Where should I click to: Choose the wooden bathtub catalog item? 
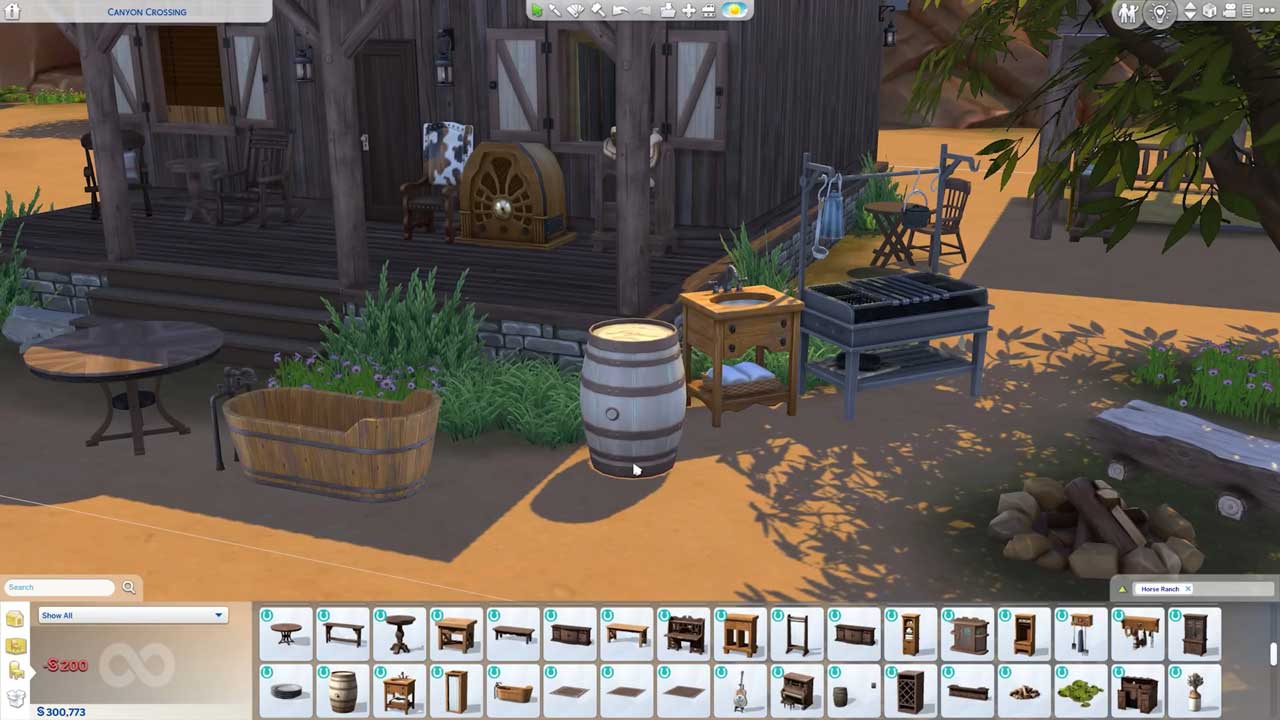coord(514,691)
